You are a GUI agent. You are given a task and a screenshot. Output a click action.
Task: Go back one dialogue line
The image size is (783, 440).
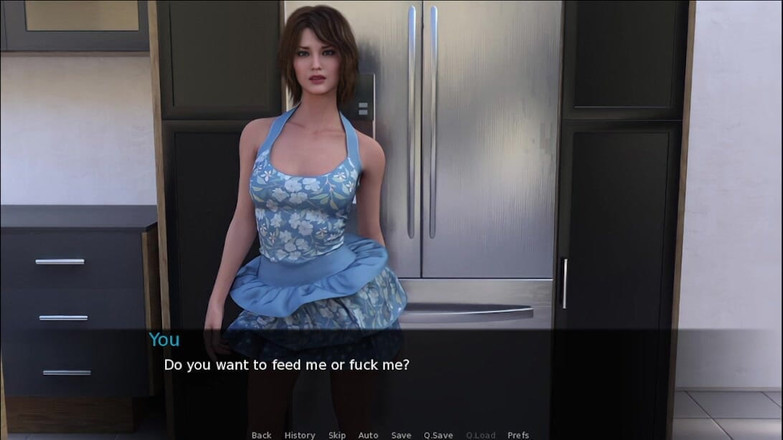tap(261, 435)
